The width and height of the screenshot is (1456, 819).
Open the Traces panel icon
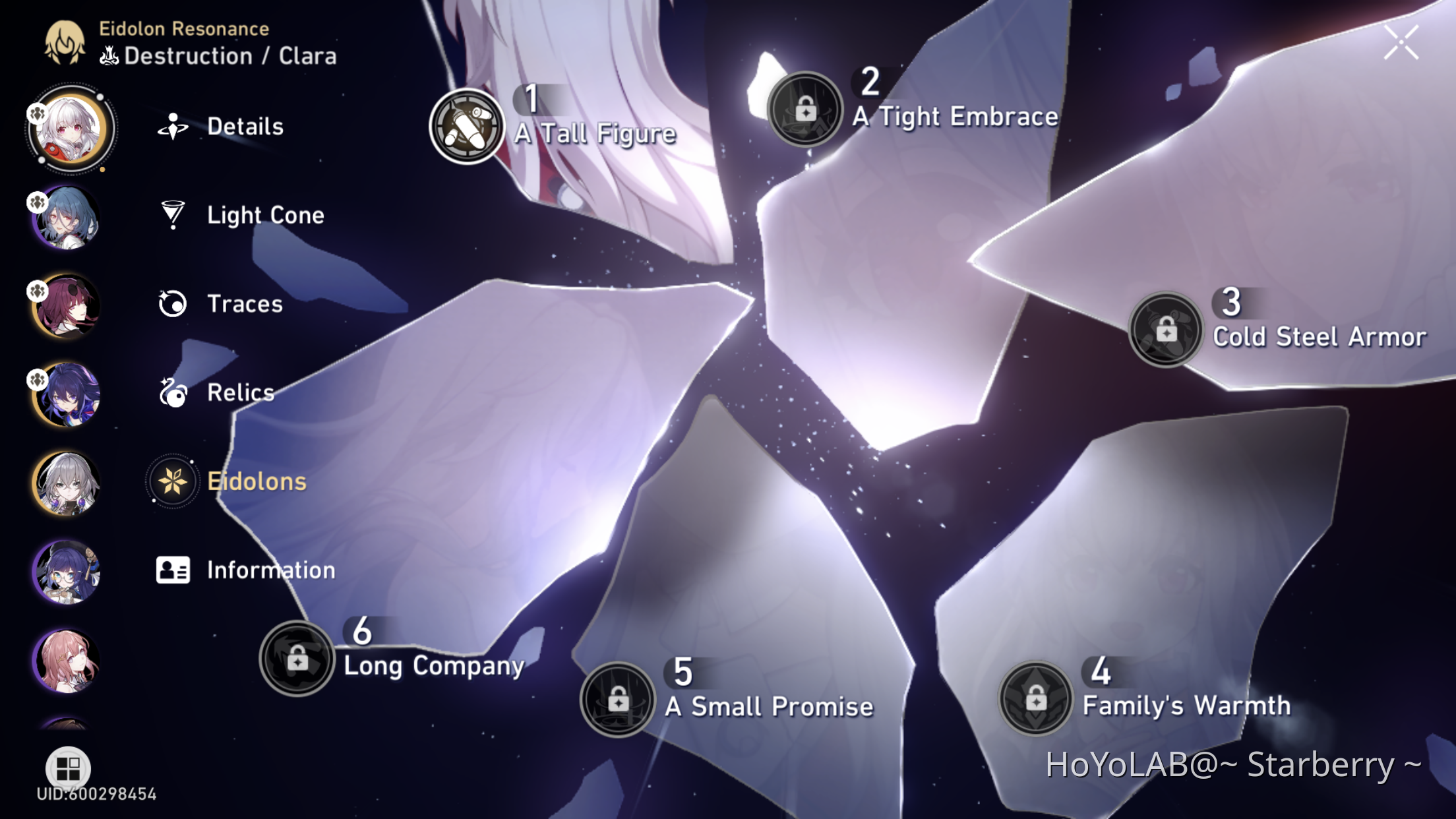(173, 303)
